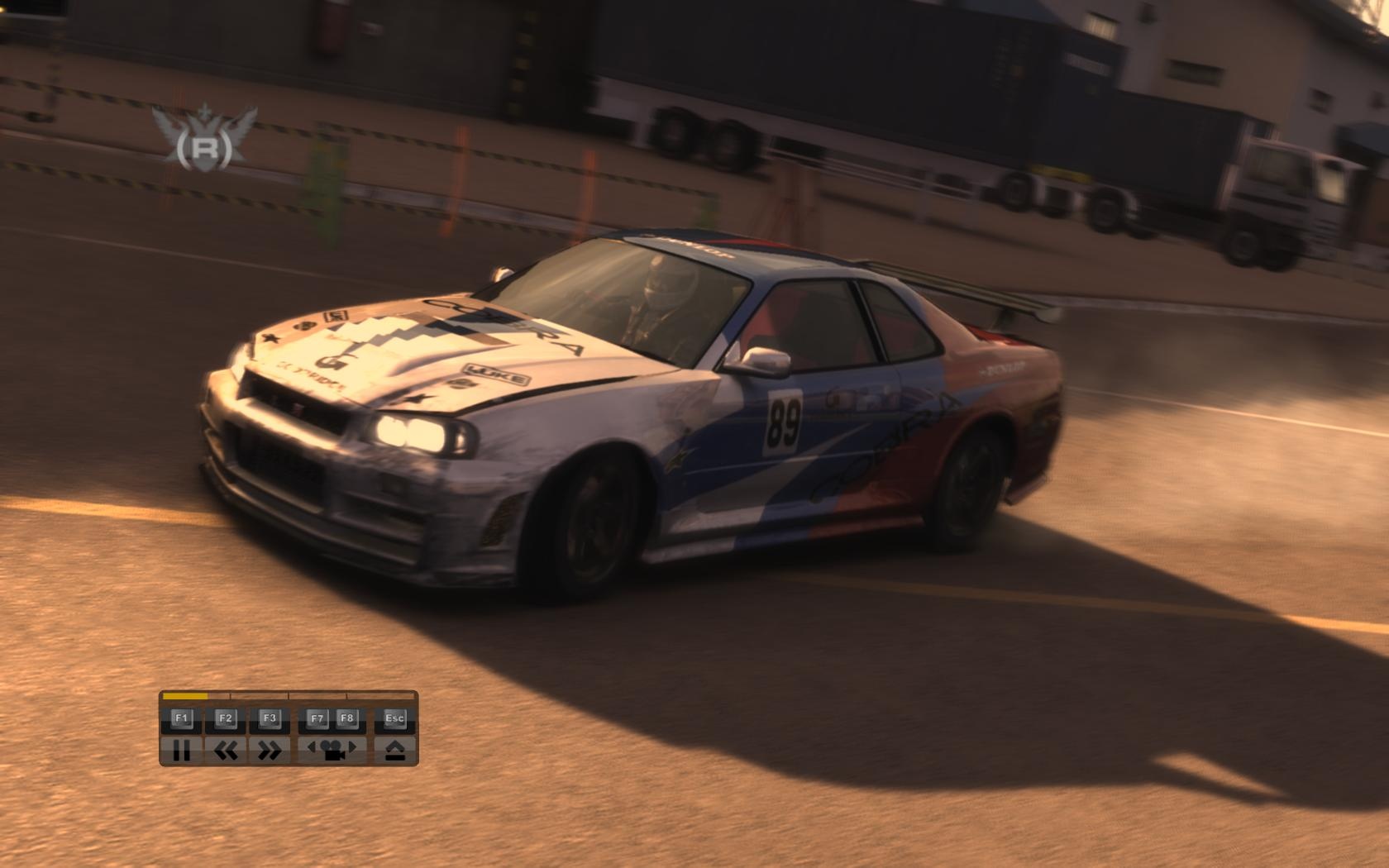Fast-forward the replay

pyautogui.click(x=269, y=750)
